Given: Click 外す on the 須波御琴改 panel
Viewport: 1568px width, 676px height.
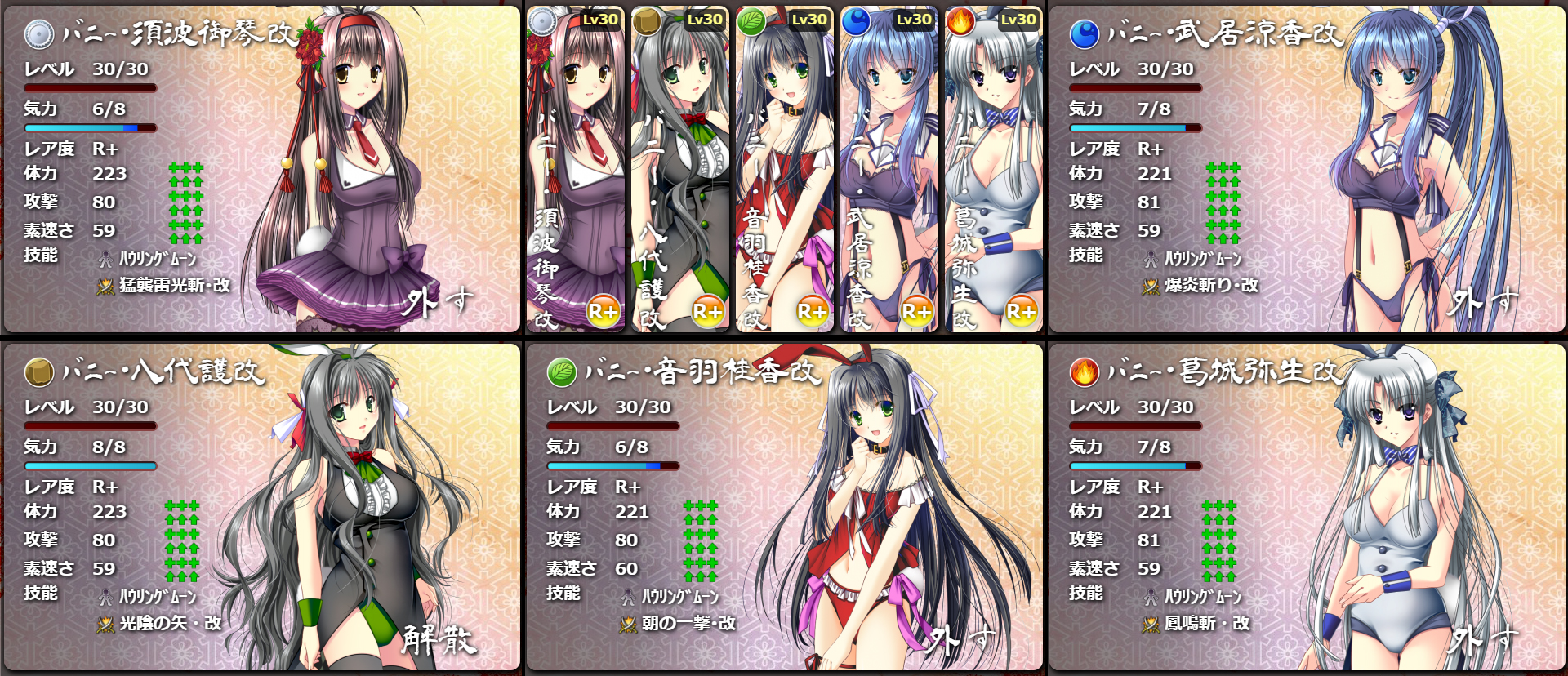Looking at the screenshot, I should click(438, 302).
